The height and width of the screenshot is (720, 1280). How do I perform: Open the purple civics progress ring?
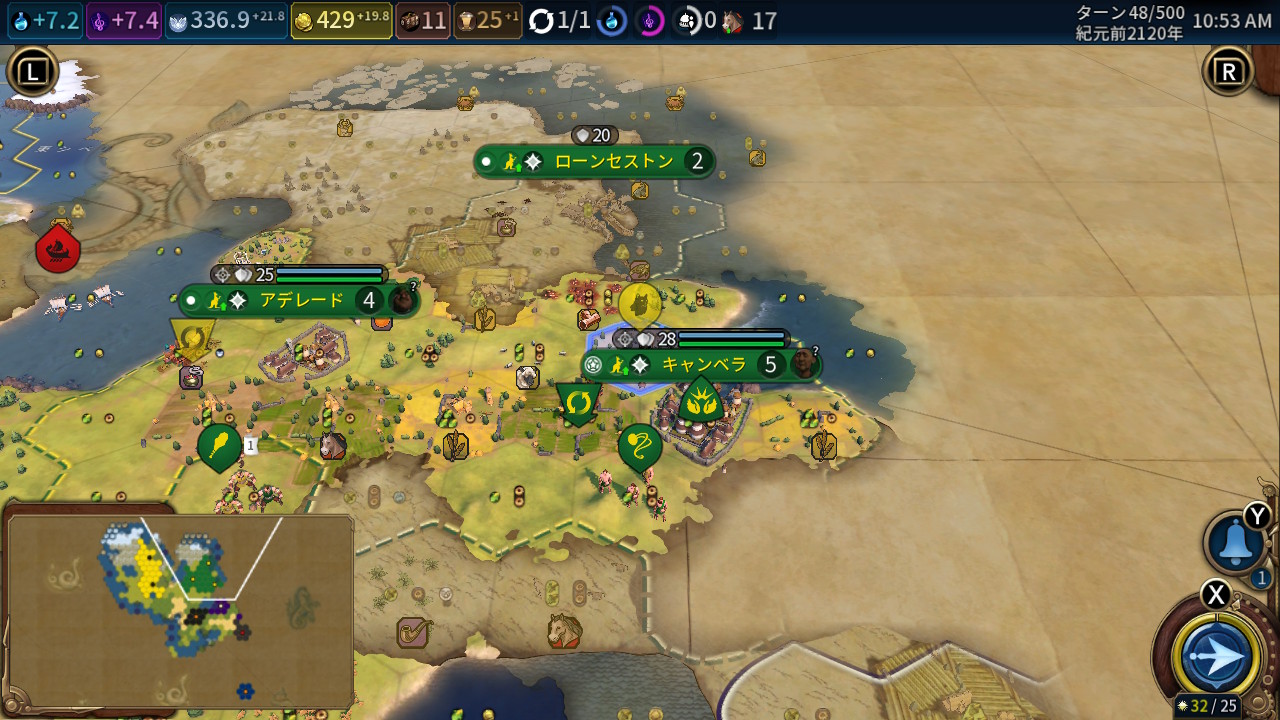(649, 21)
